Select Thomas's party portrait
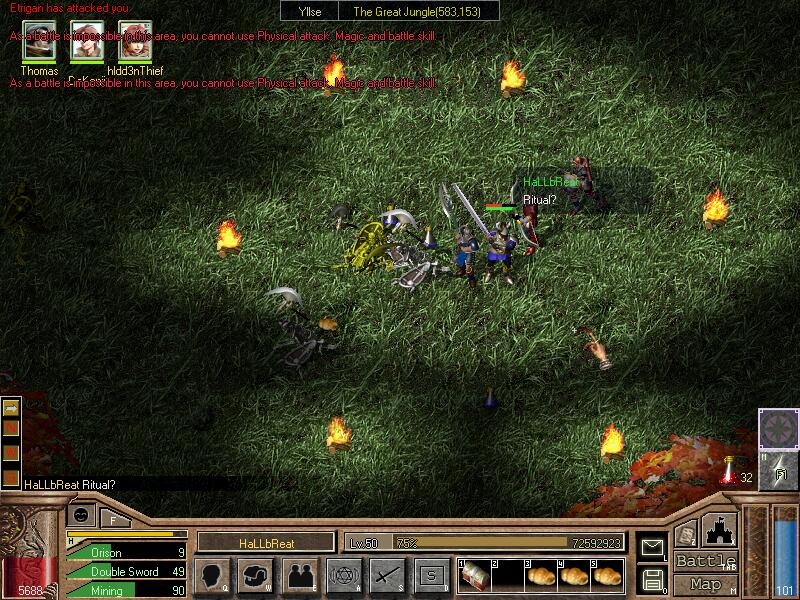 click(x=40, y=42)
